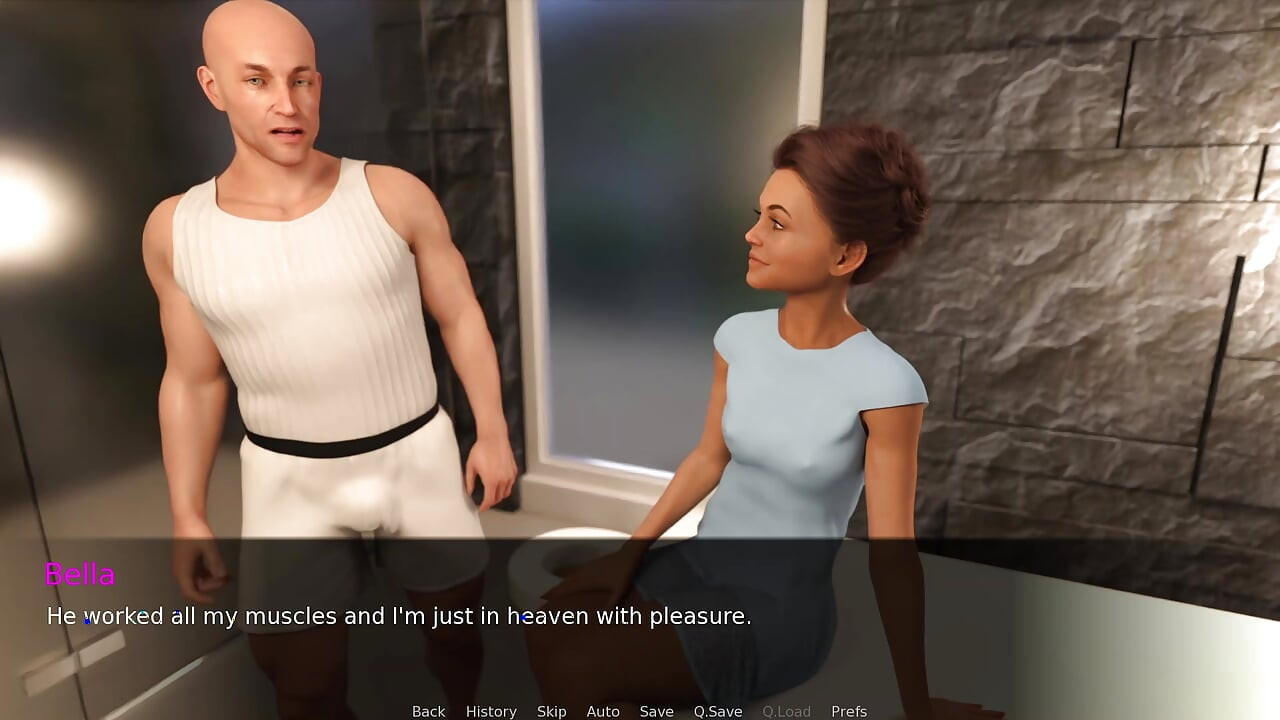
Task: Click the grayed-out Q.Load option
Action: click(x=786, y=711)
